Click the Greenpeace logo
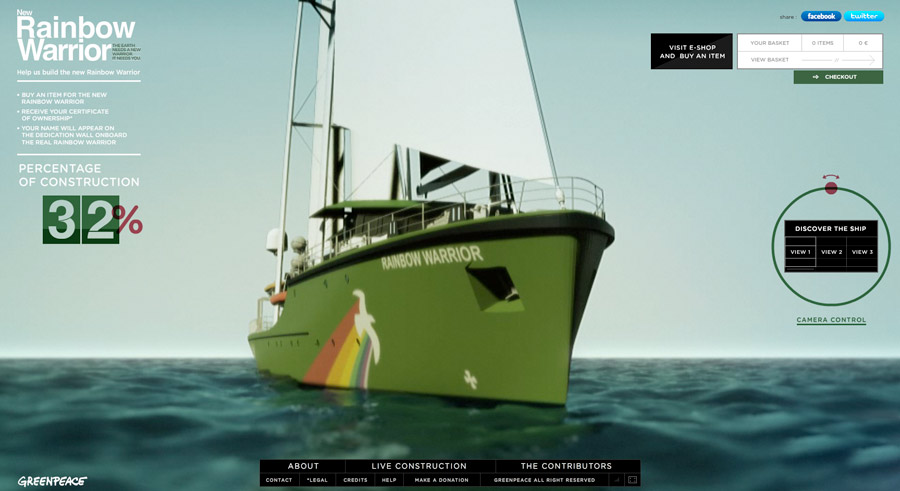The height and width of the screenshot is (491, 900). click(x=52, y=481)
